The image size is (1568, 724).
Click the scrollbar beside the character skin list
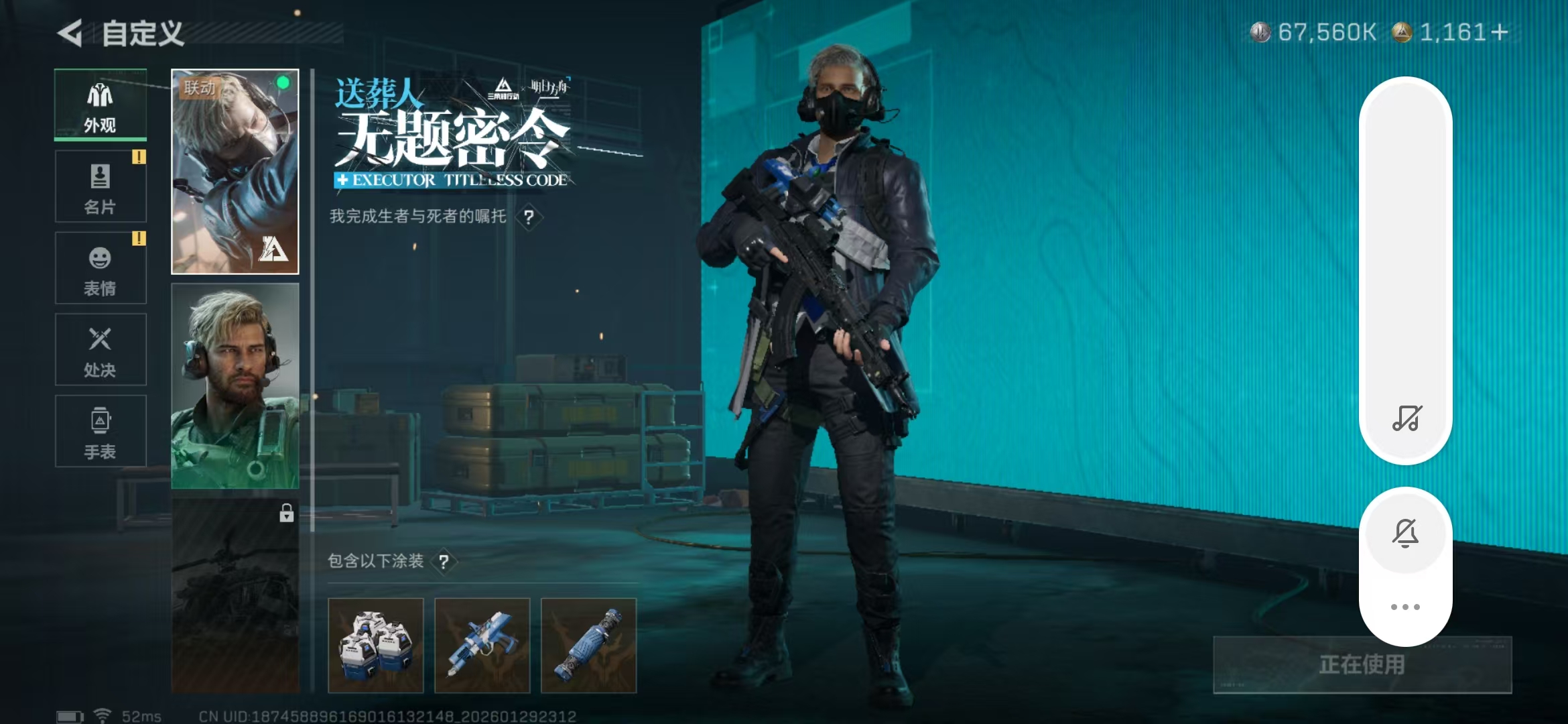[x=312, y=268]
